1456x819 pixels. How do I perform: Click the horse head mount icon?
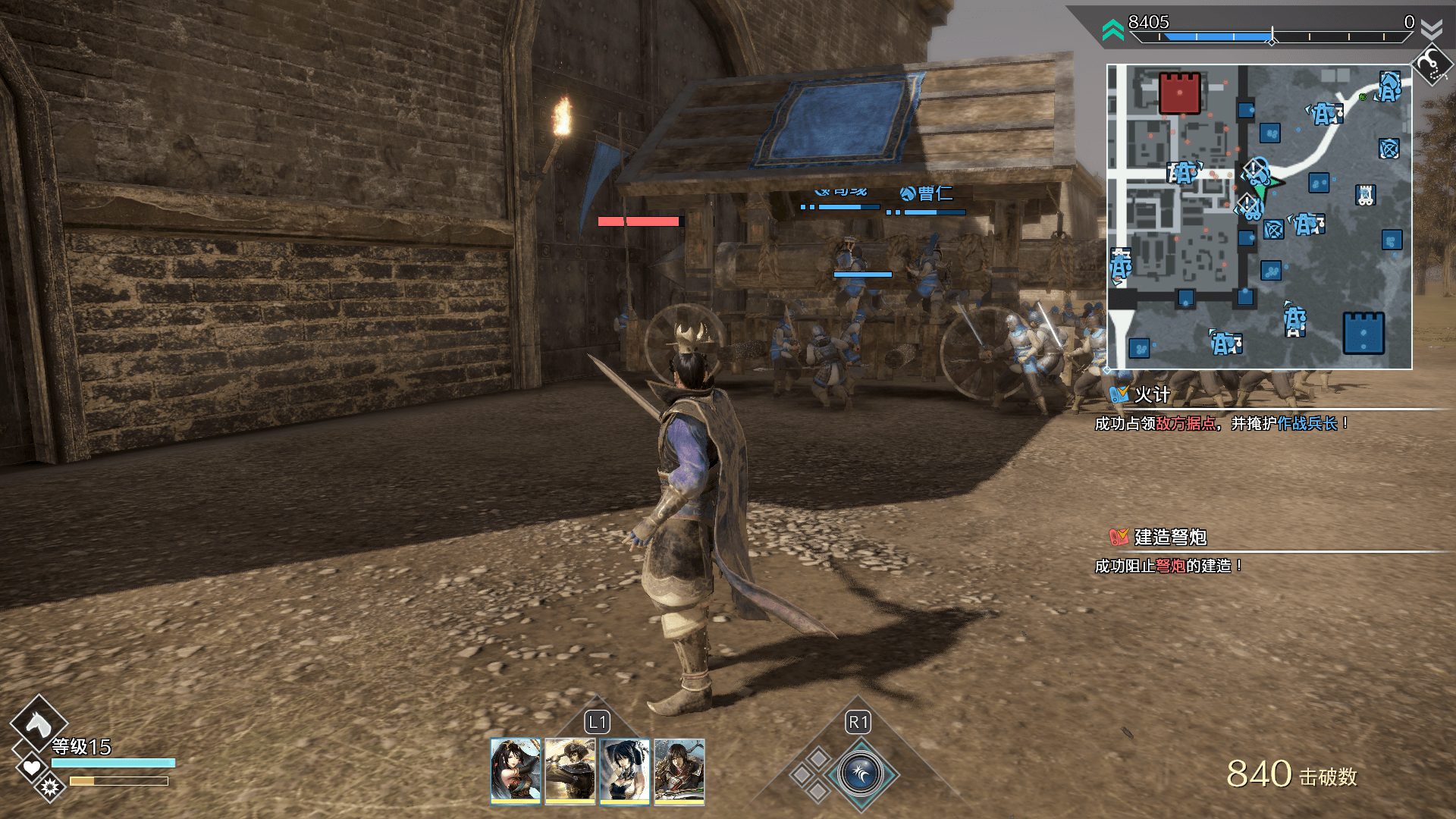(x=39, y=724)
